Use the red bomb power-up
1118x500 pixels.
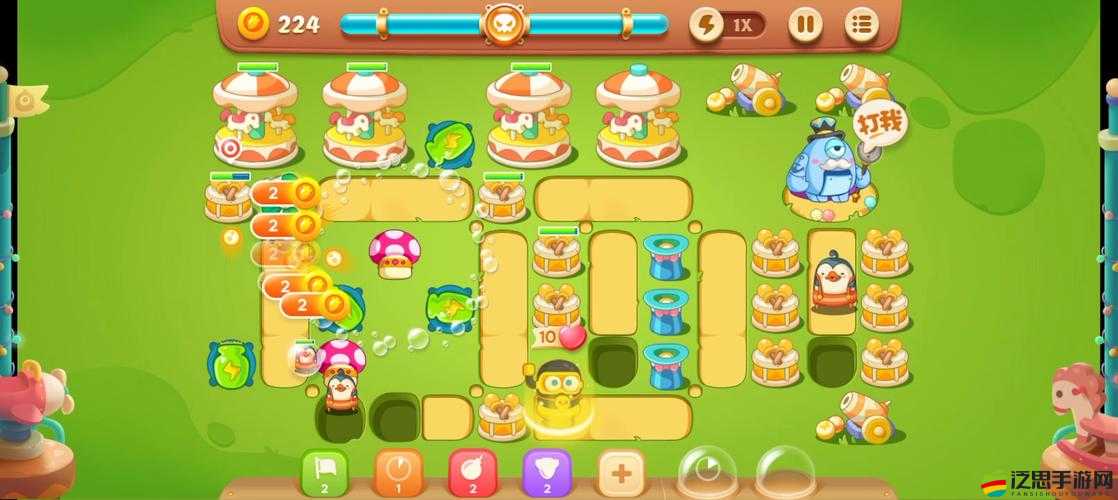click(x=473, y=471)
